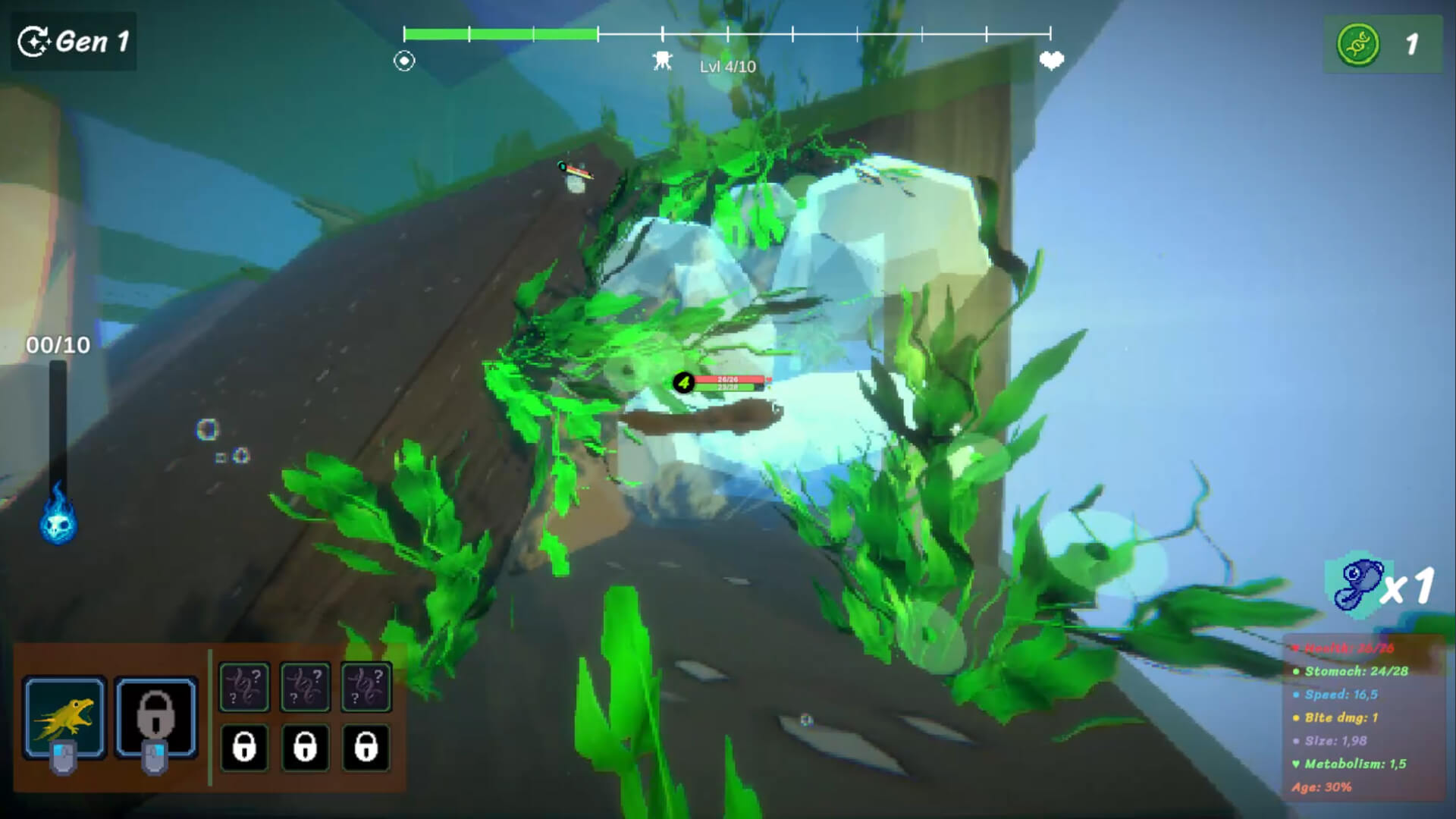1456x819 pixels.
Task: Click the level 4 badge on the creature
Action: [x=684, y=384]
